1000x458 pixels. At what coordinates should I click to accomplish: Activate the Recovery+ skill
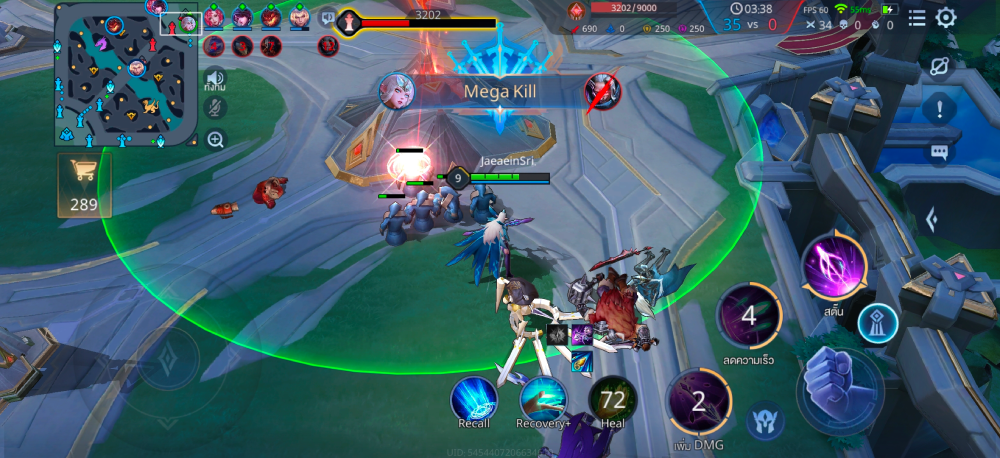click(x=543, y=398)
